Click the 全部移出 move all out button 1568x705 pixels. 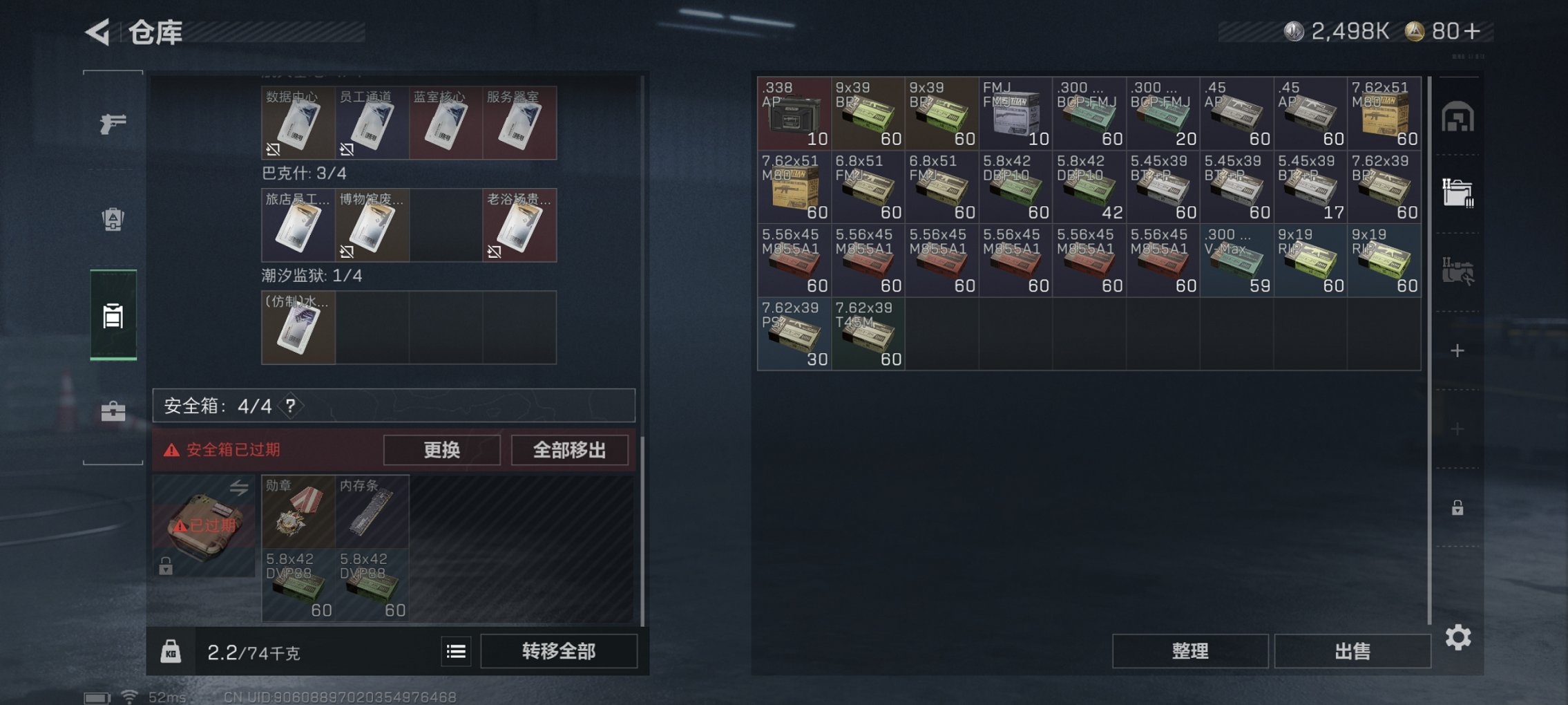coord(569,450)
